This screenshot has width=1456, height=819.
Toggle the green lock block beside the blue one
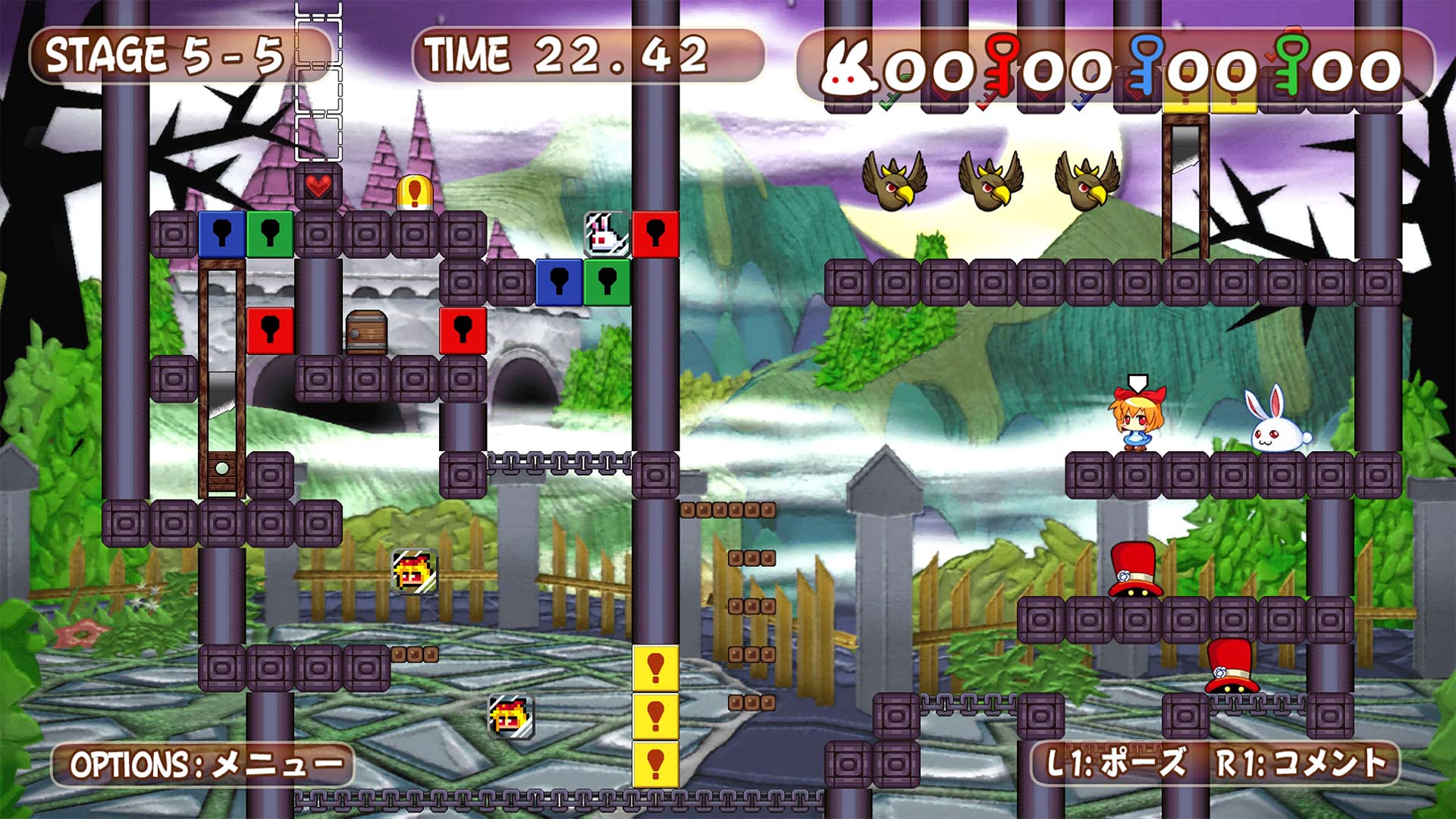269,235
